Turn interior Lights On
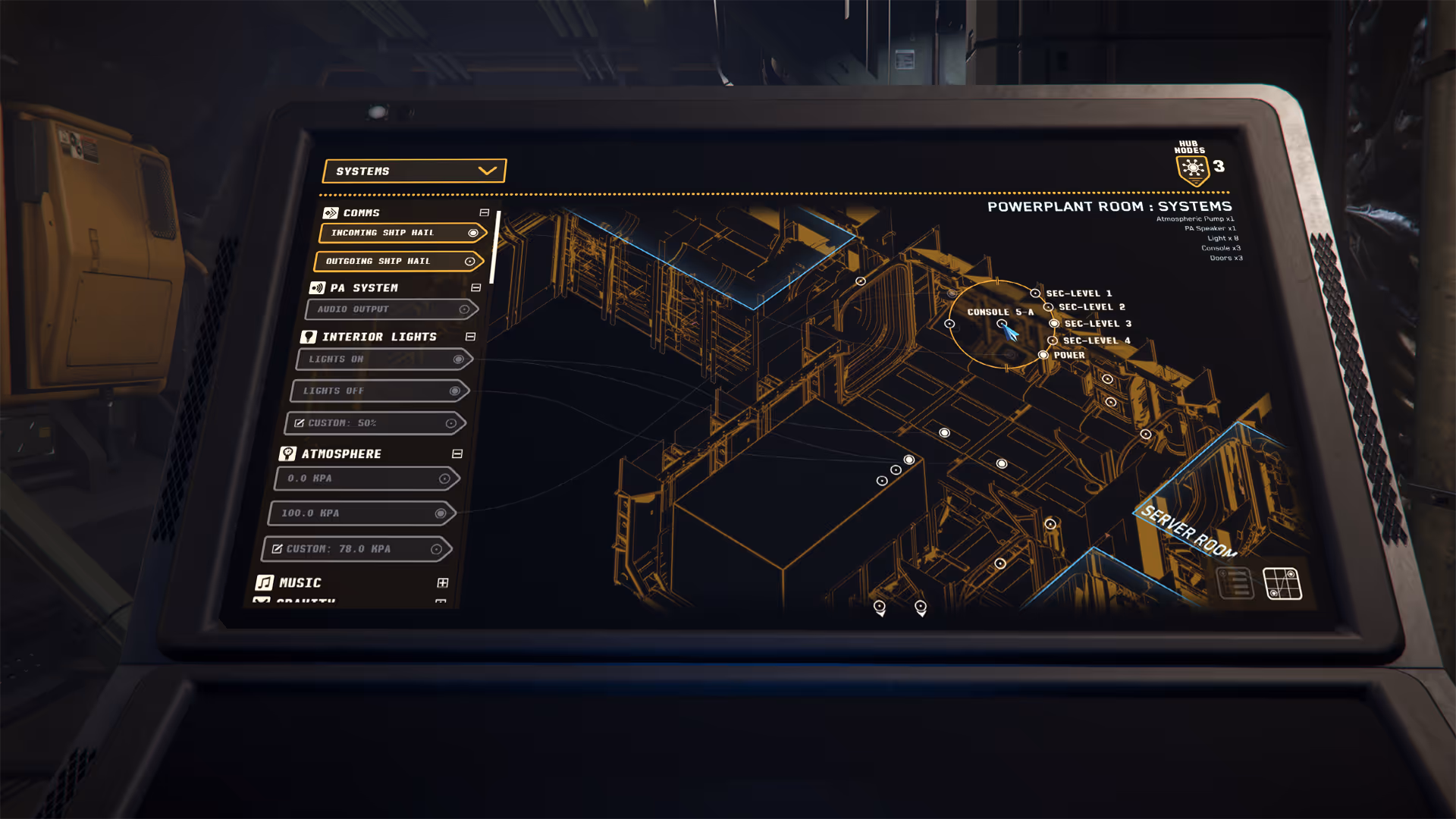This screenshot has width=1456, height=819. (384, 359)
